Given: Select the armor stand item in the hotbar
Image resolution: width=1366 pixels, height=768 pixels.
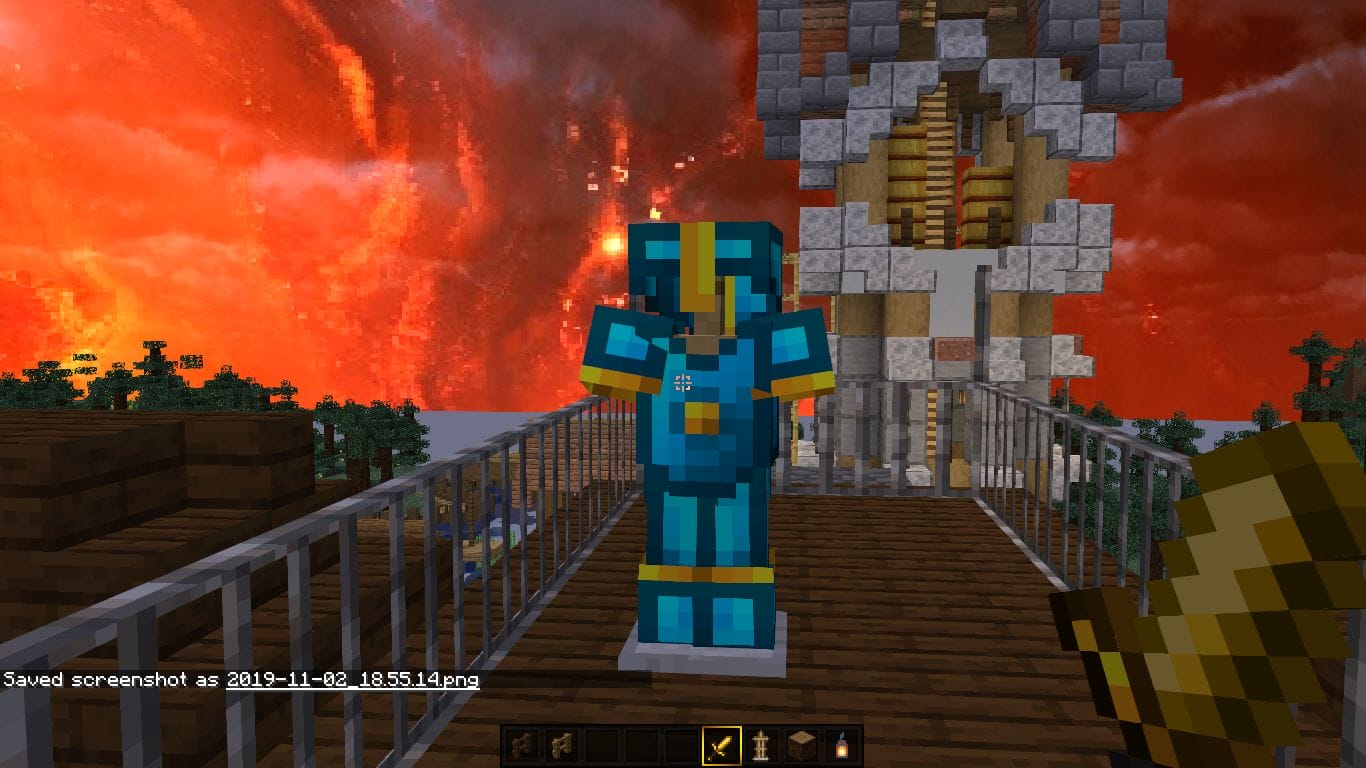Looking at the screenshot, I should (762, 746).
